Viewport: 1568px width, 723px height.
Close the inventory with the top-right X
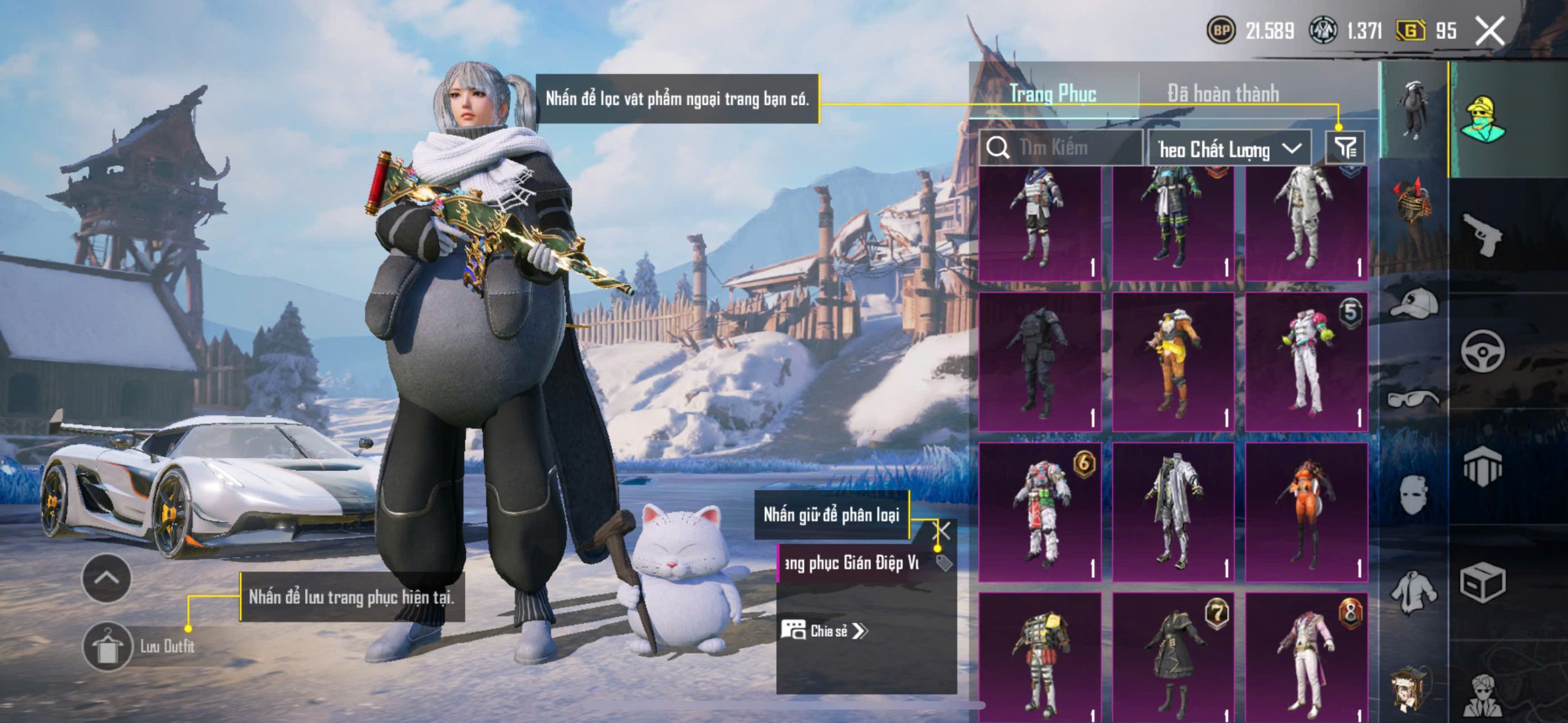[1490, 31]
